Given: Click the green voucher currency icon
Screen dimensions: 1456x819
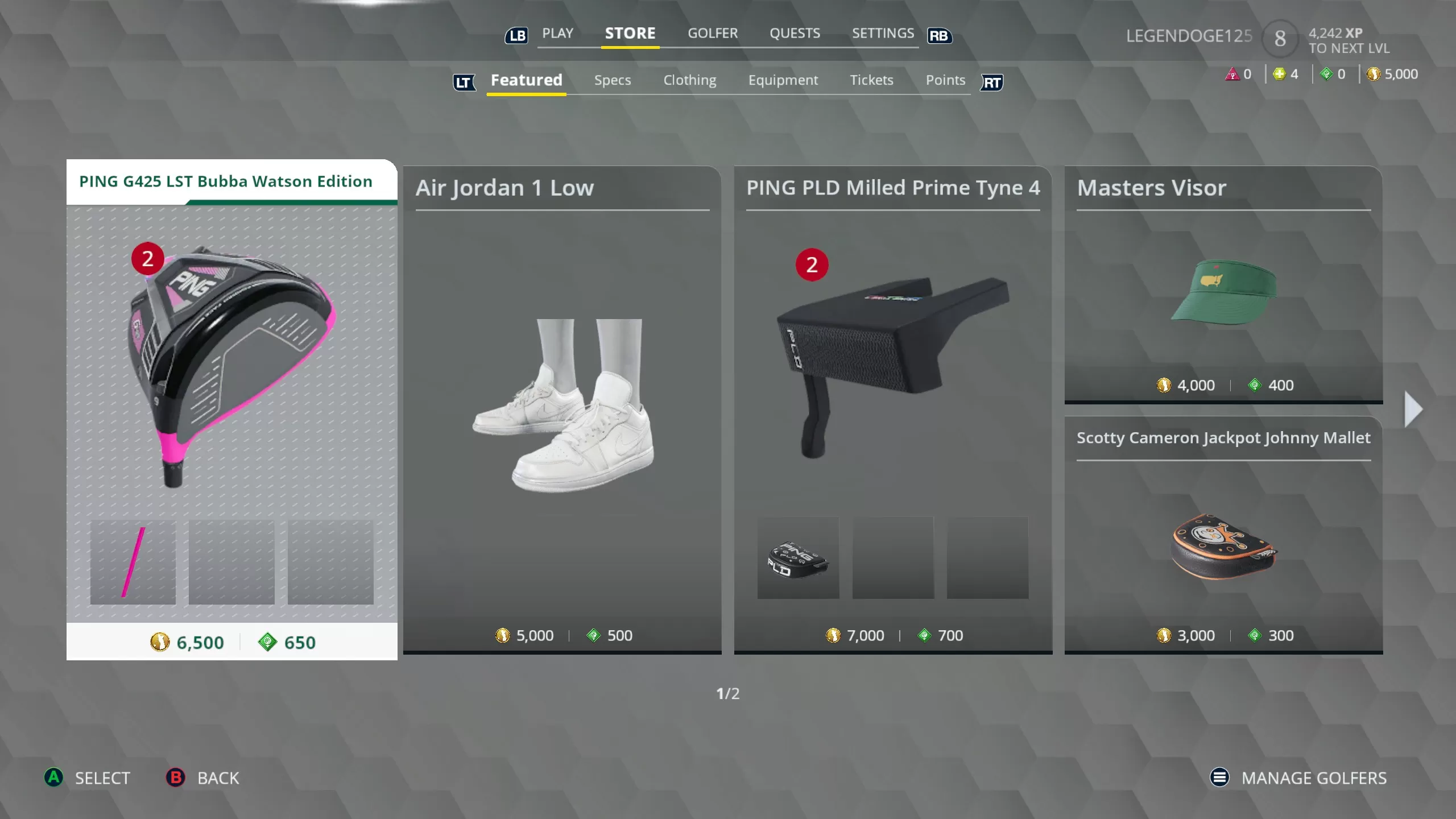Looking at the screenshot, I should pos(1326,73).
